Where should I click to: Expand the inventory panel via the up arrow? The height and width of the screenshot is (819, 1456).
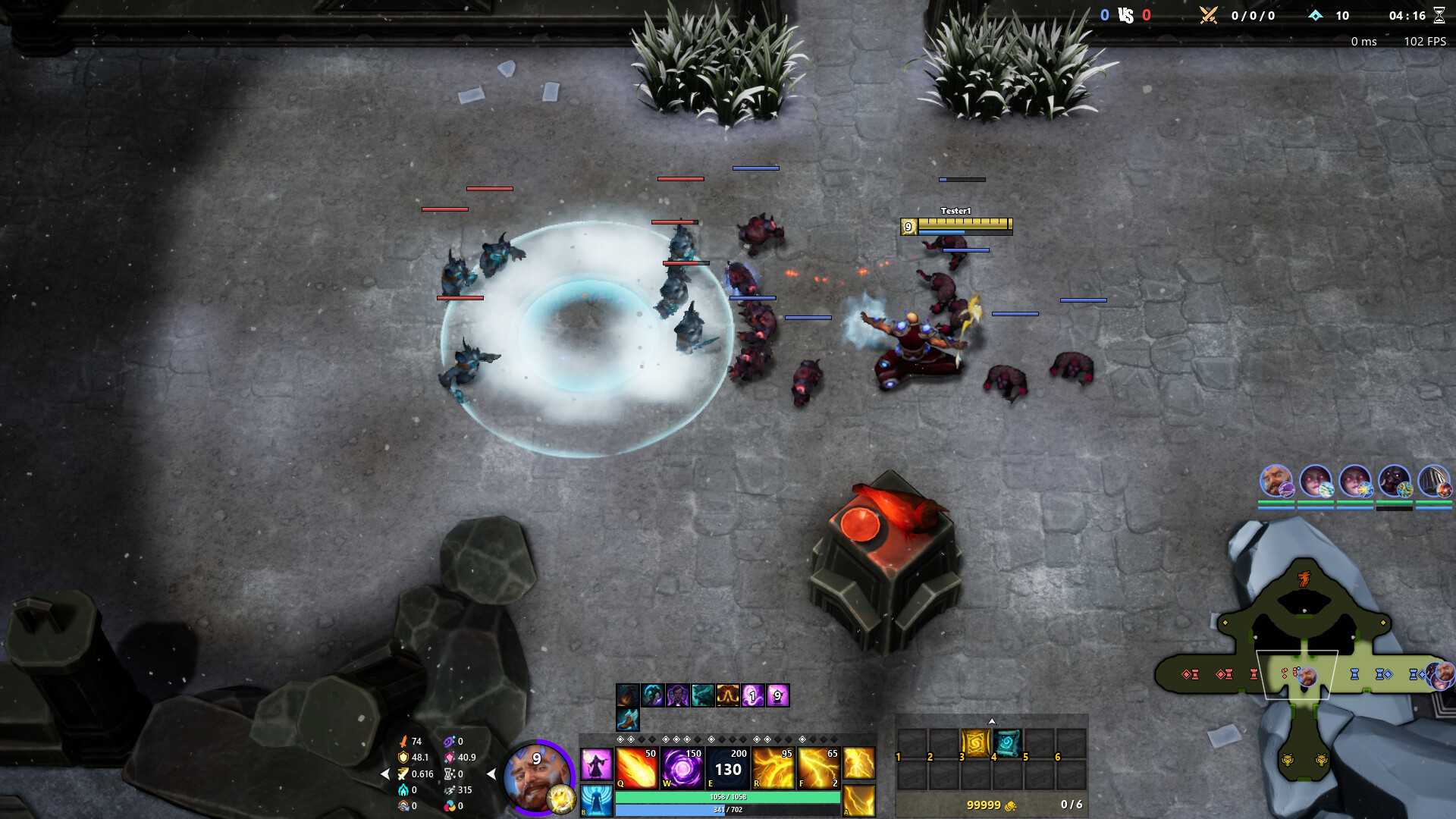tap(992, 722)
